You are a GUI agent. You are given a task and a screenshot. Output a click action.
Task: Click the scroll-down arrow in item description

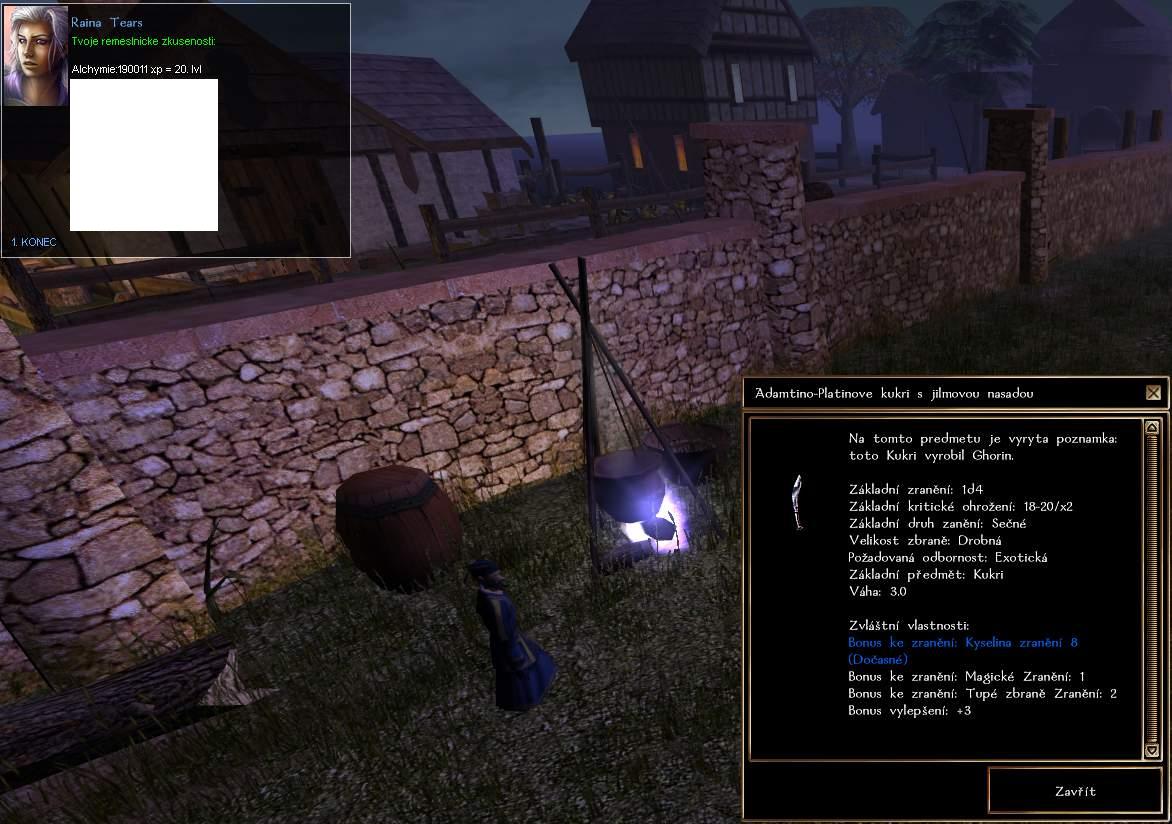(1151, 750)
